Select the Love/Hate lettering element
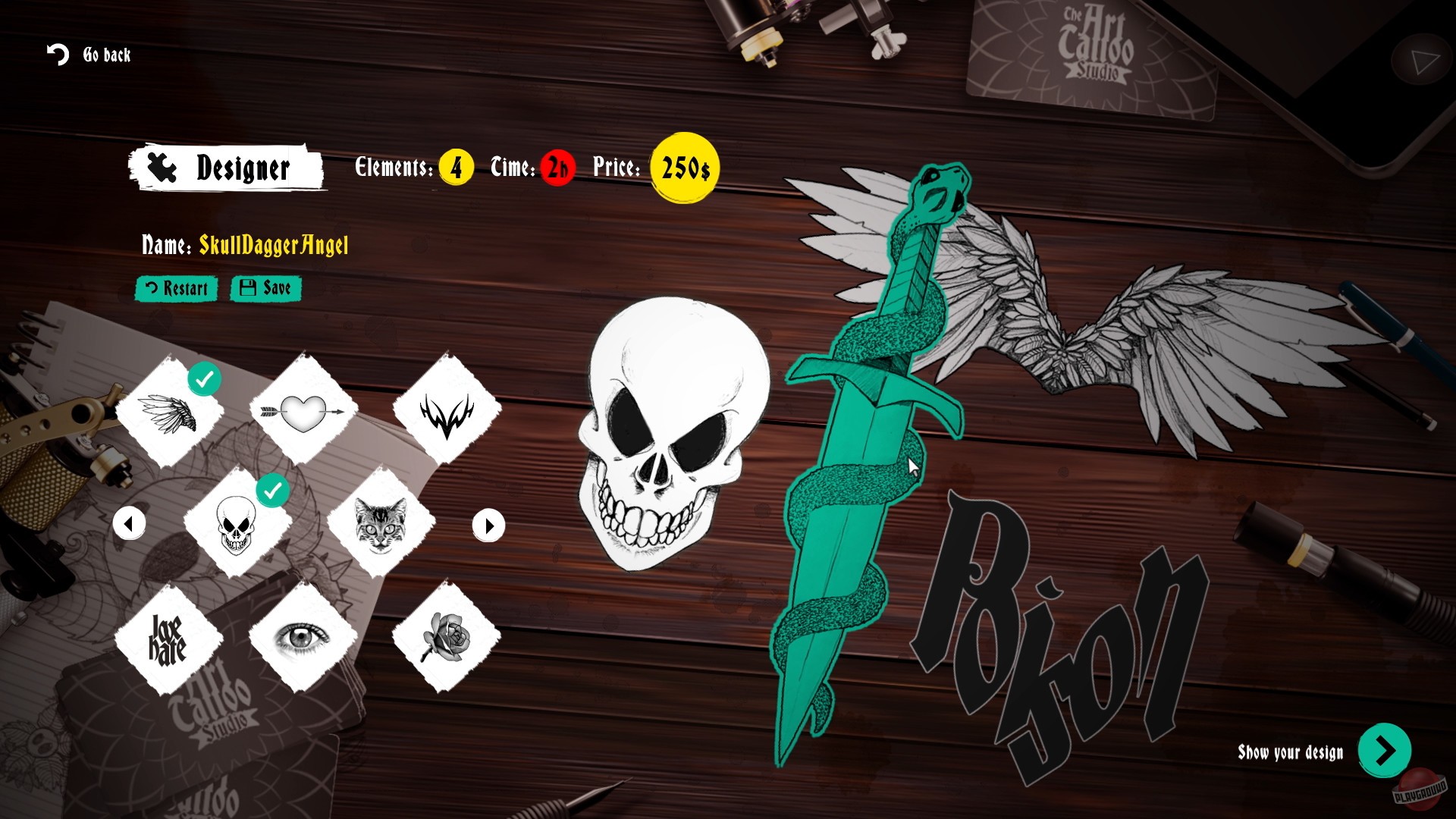1456x819 pixels. (x=168, y=637)
